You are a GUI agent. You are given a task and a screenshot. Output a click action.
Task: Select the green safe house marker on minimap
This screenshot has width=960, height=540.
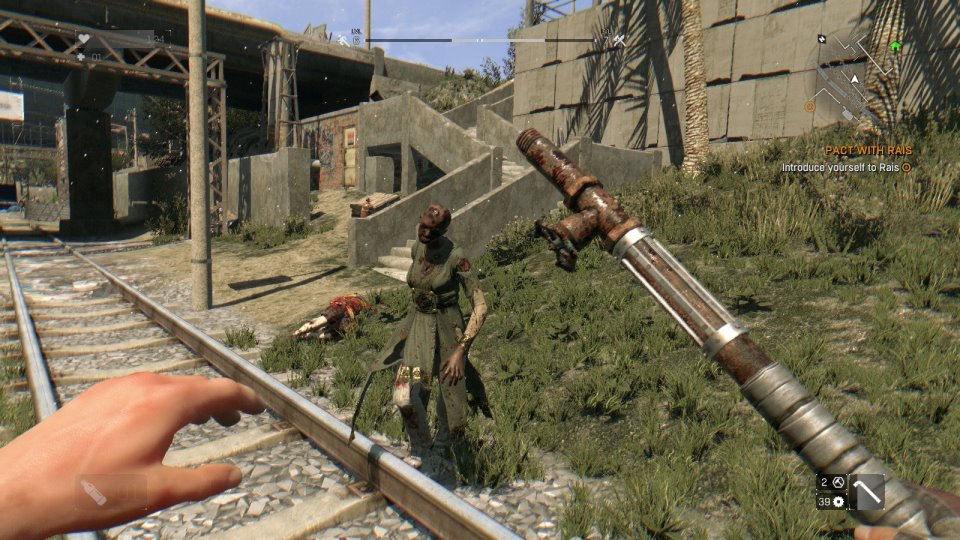(895, 46)
